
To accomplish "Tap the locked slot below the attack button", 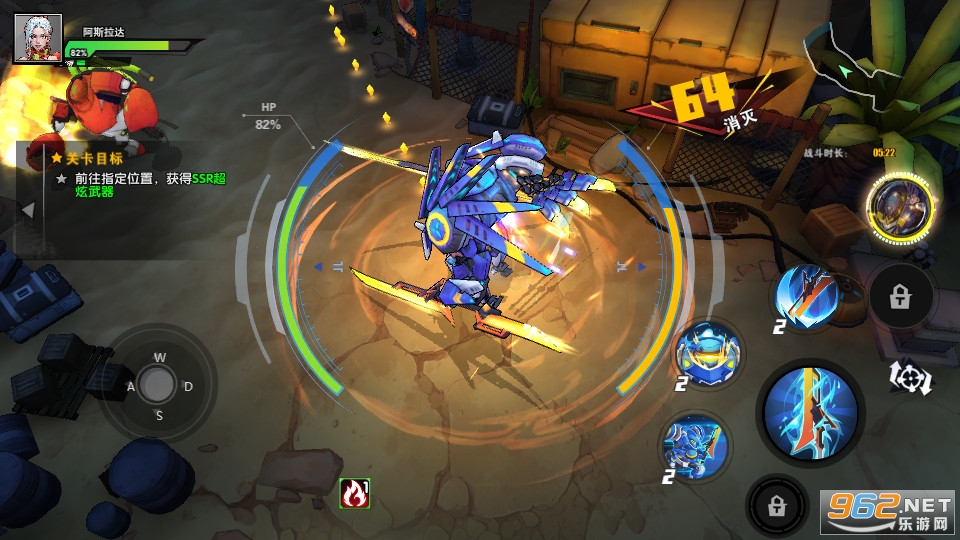I will tap(777, 506).
